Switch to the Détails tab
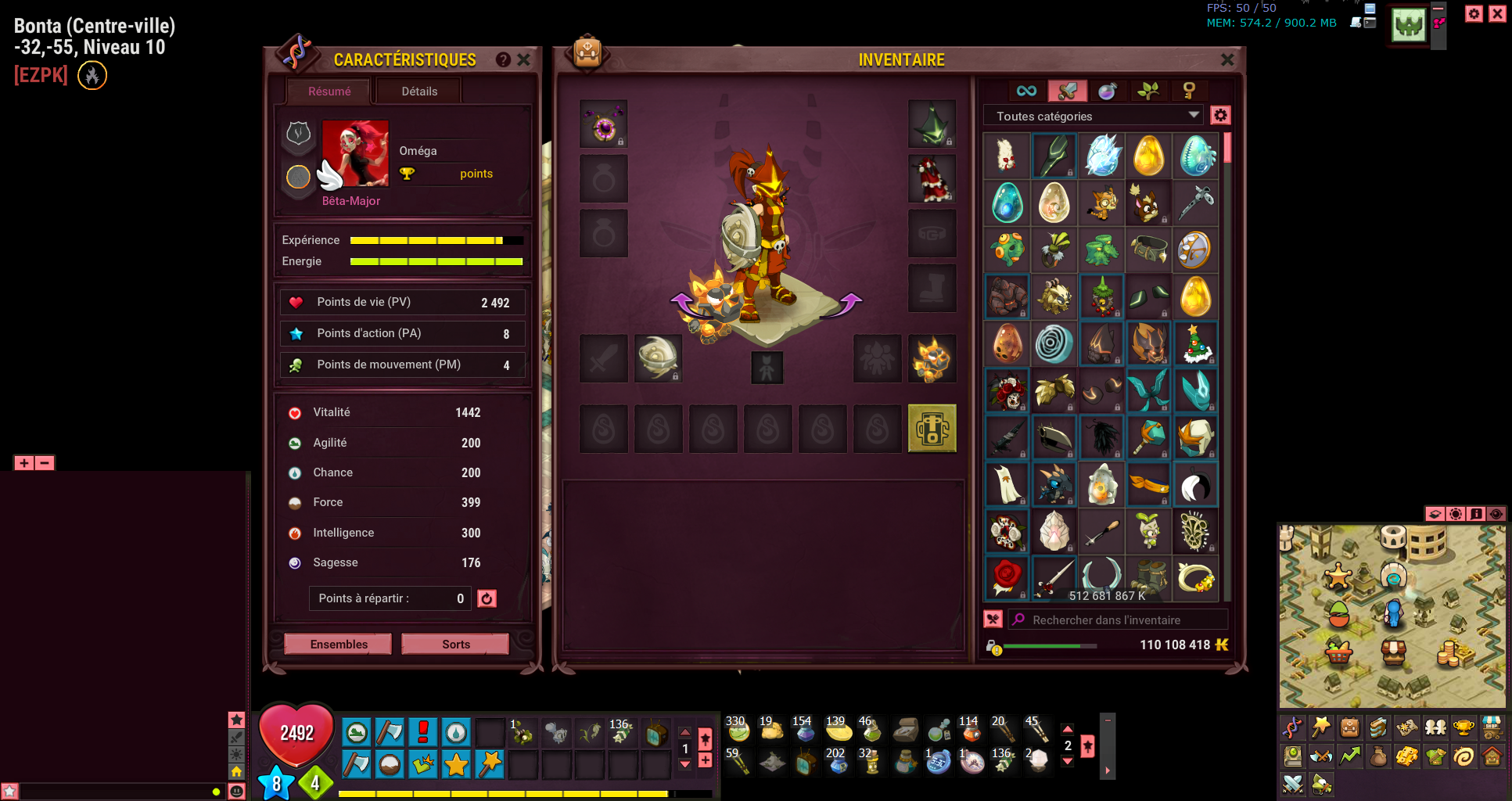The height and width of the screenshot is (801, 1512). click(x=419, y=92)
